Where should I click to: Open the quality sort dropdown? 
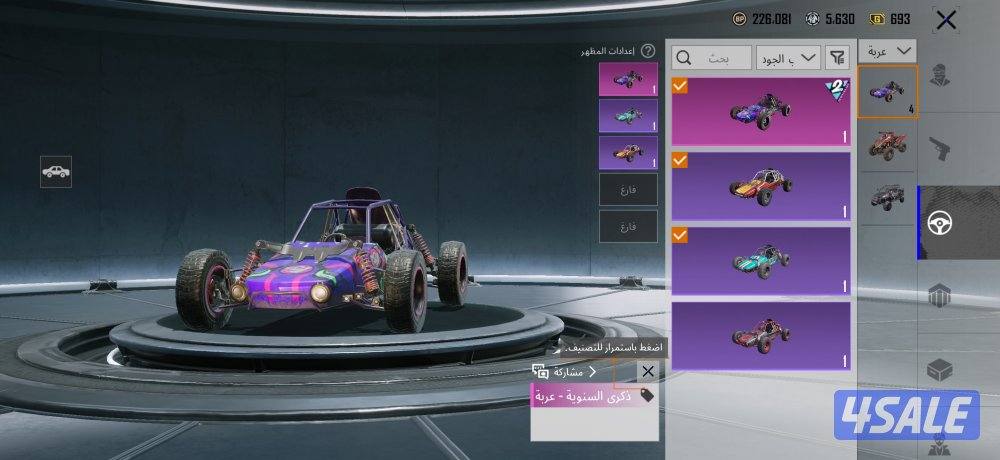coord(788,58)
